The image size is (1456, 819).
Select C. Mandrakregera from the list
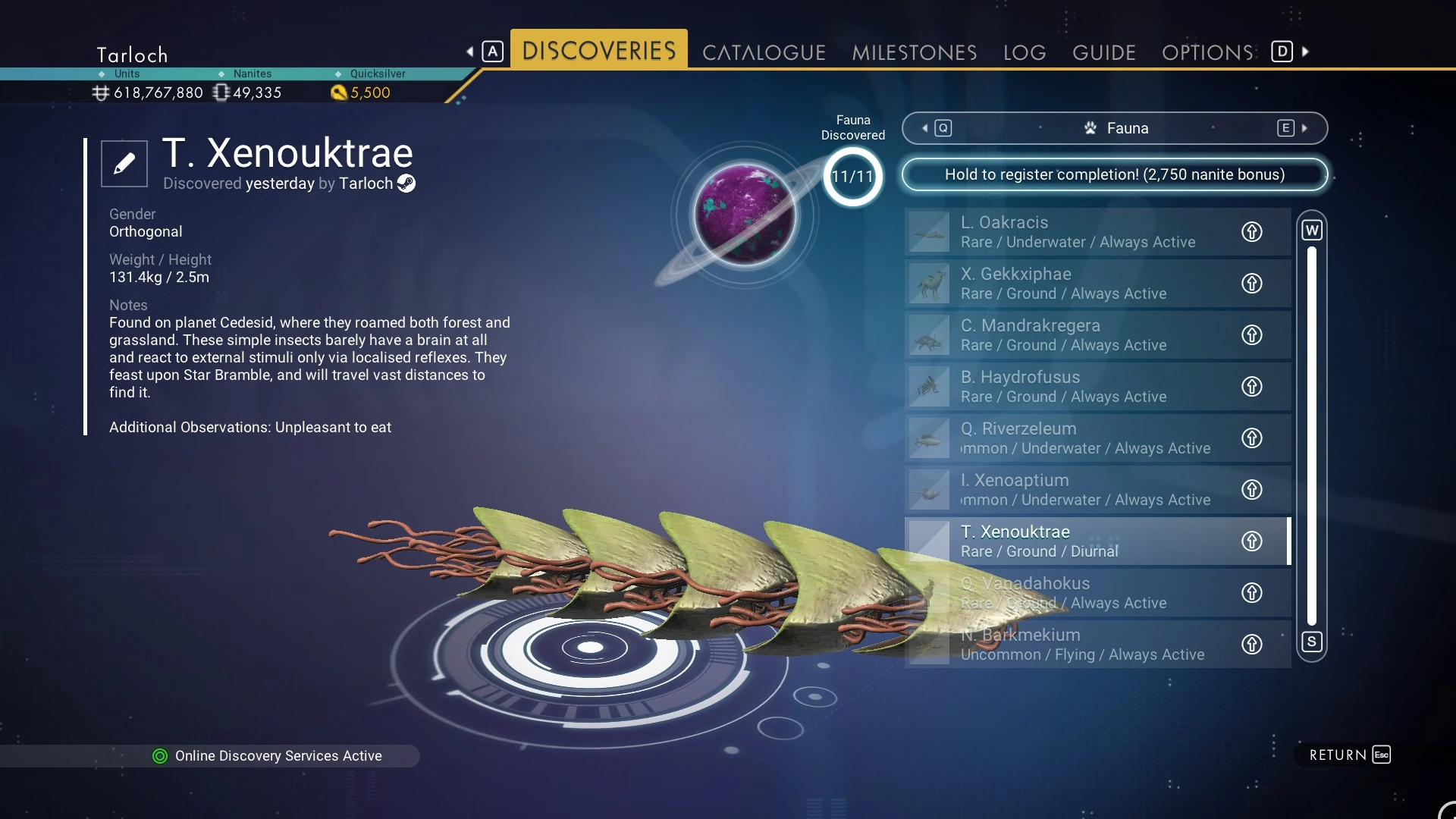(1077, 334)
